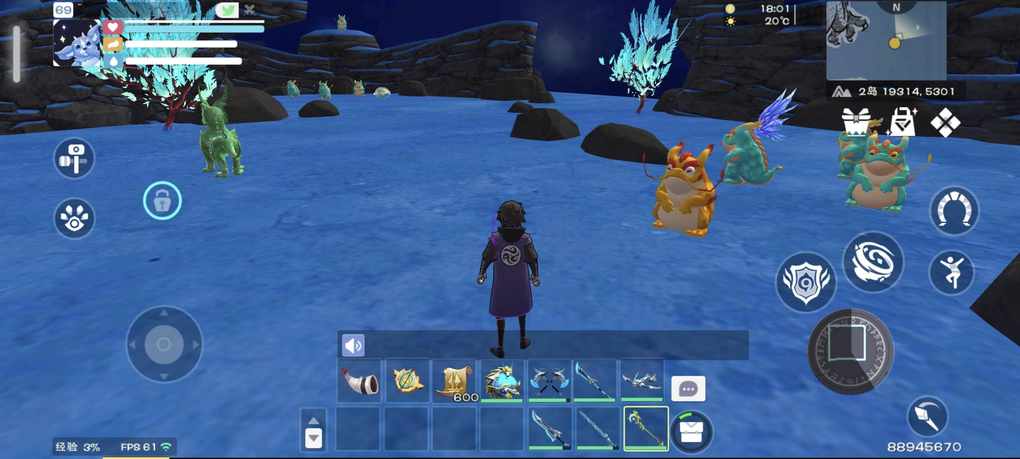Viewport: 1020px width, 459px height.
Task: Select the horn item slot
Action: [359, 381]
